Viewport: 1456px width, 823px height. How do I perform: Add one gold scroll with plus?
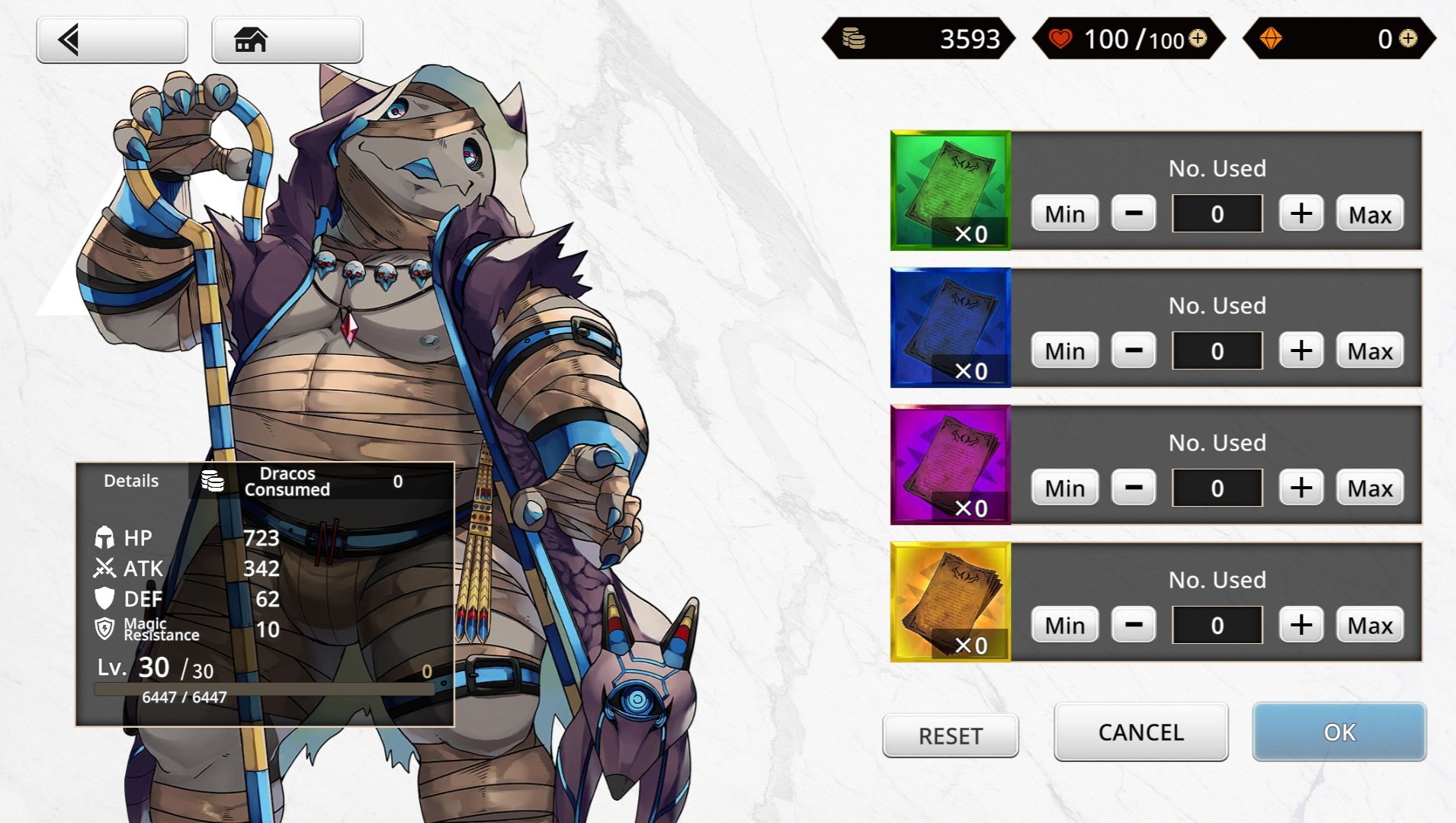tap(1300, 625)
